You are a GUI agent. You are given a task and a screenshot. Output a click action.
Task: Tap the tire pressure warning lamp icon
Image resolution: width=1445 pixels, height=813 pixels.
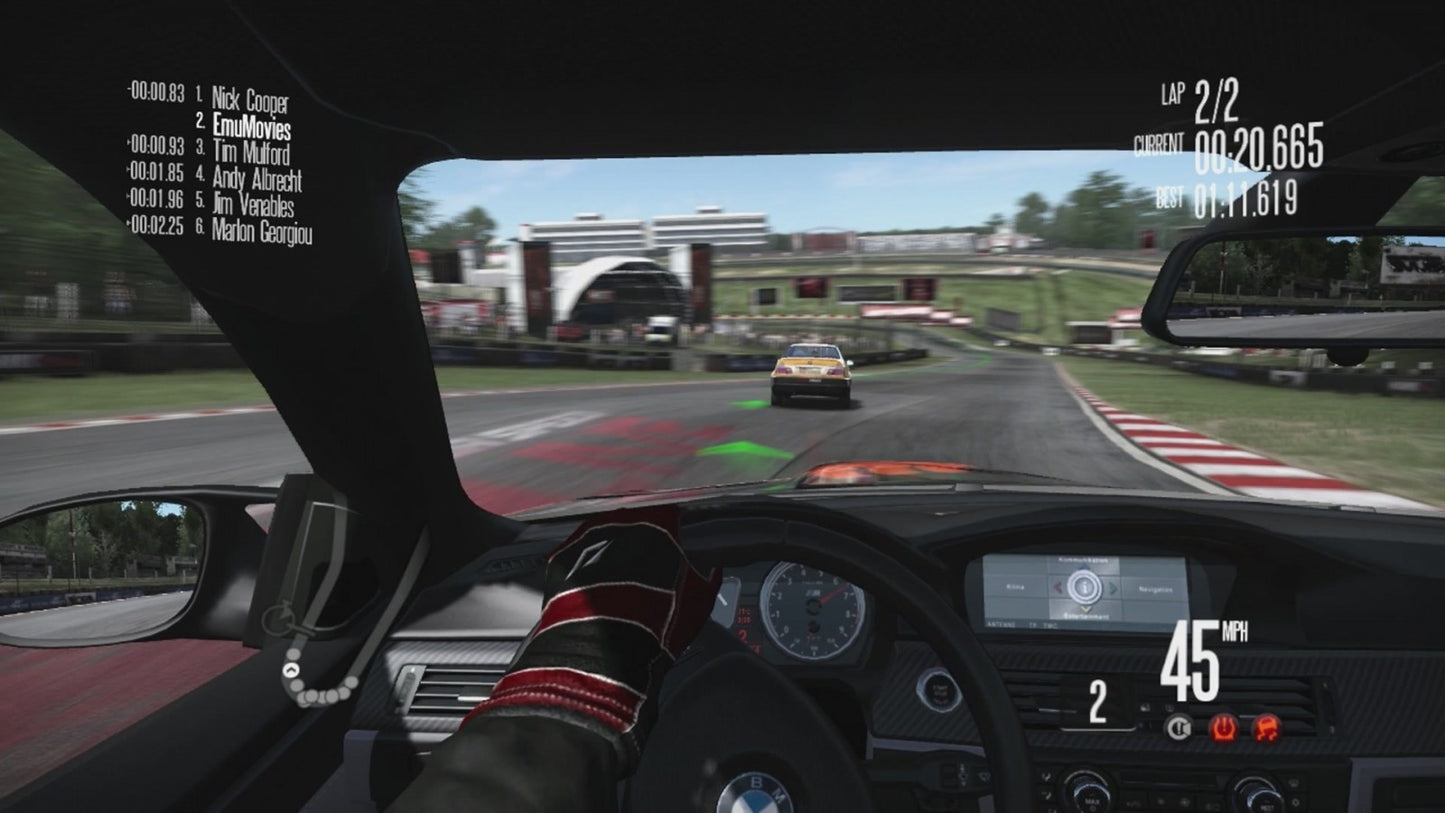[1224, 727]
